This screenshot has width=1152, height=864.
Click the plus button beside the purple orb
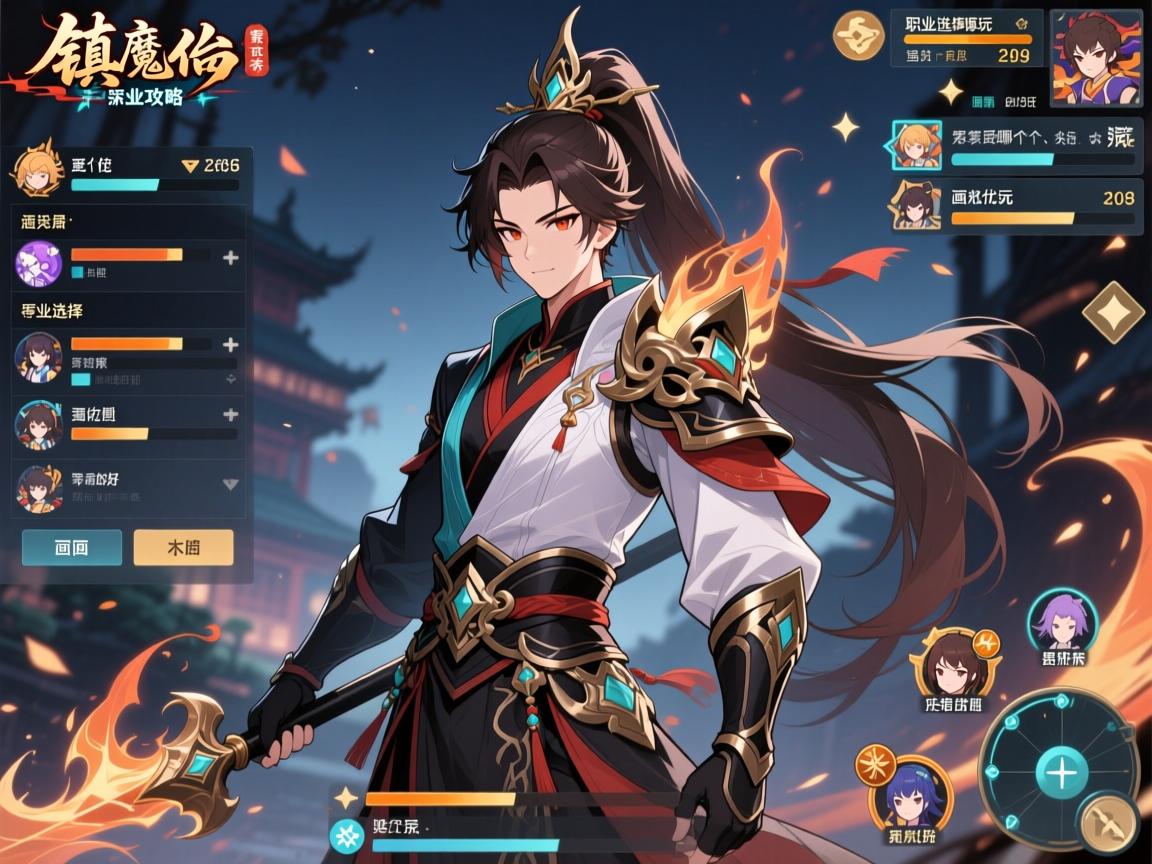pos(230,257)
